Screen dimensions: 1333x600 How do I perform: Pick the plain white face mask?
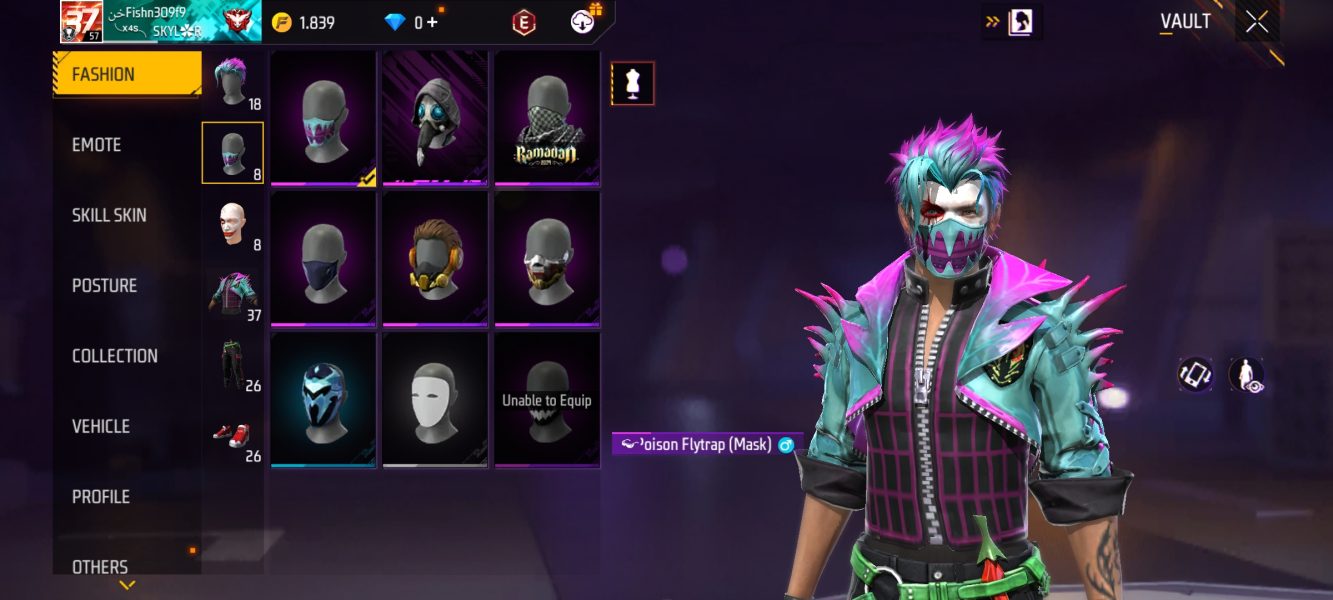click(x=435, y=400)
